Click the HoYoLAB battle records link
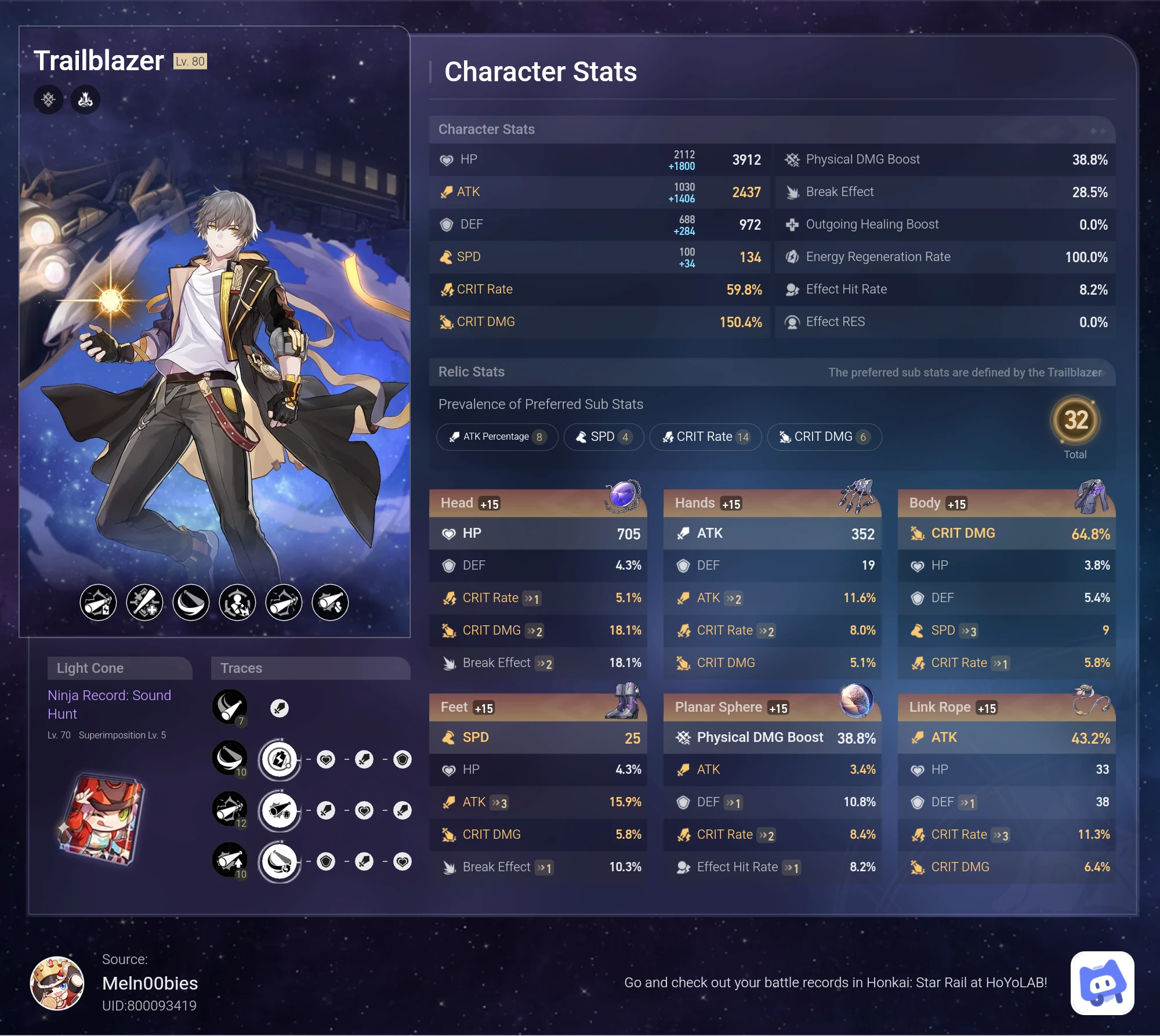The width and height of the screenshot is (1160, 1036). pos(835,982)
